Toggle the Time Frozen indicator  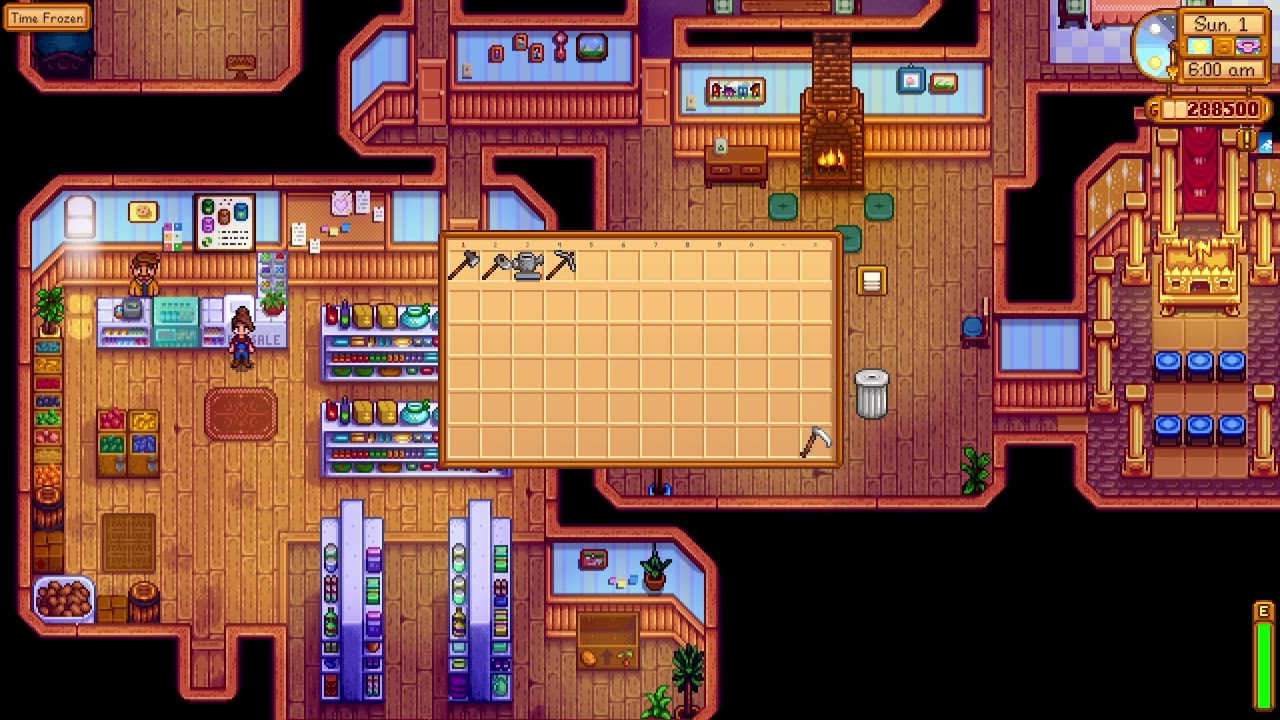click(47, 17)
